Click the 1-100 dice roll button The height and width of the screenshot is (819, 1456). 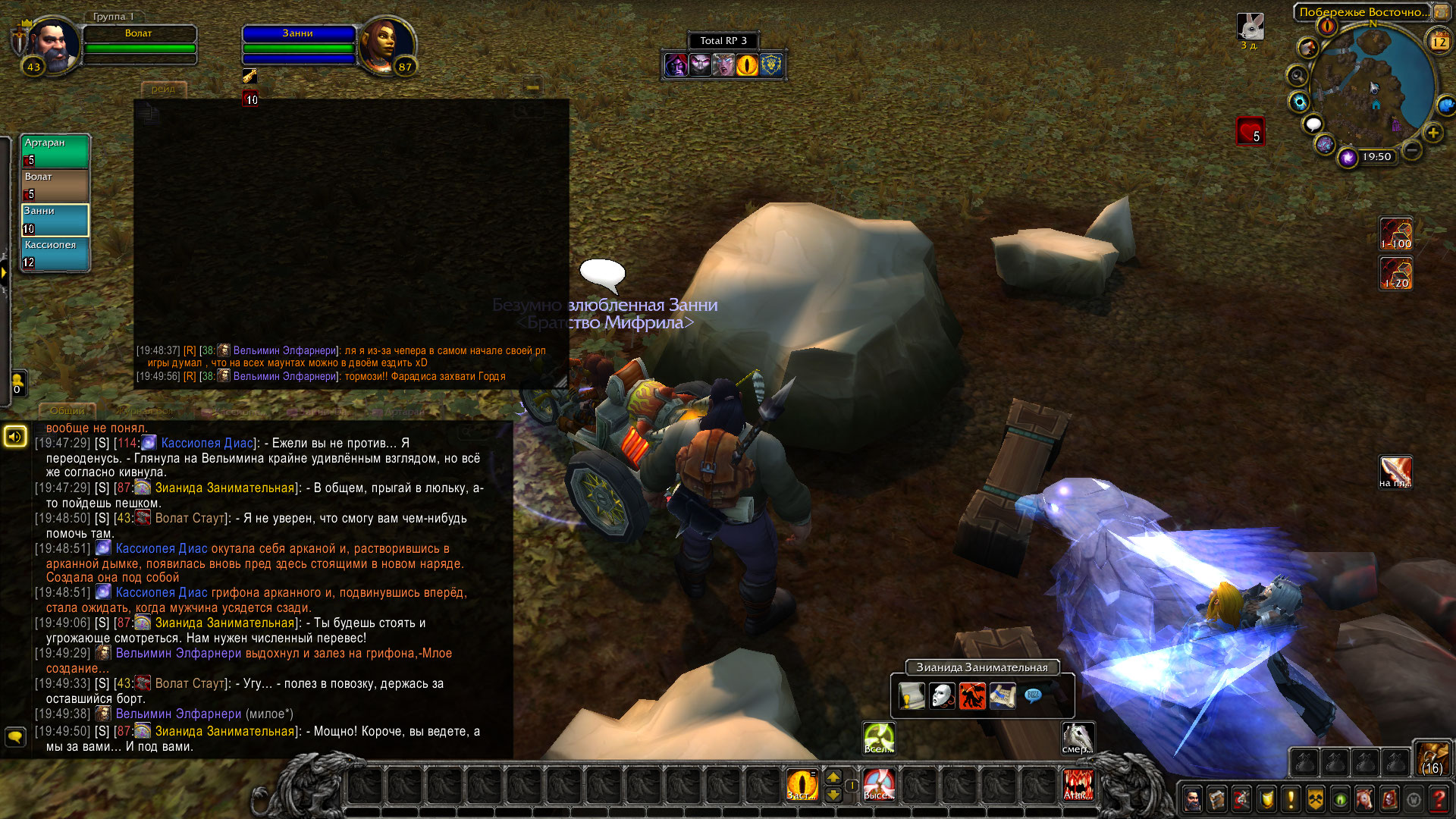(1395, 234)
